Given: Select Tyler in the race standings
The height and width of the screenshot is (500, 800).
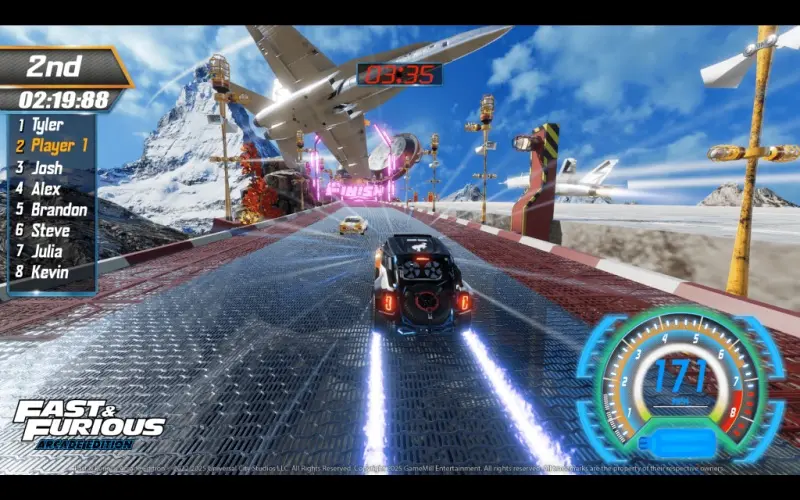Looking at the screenshot, I should (47, 125).
